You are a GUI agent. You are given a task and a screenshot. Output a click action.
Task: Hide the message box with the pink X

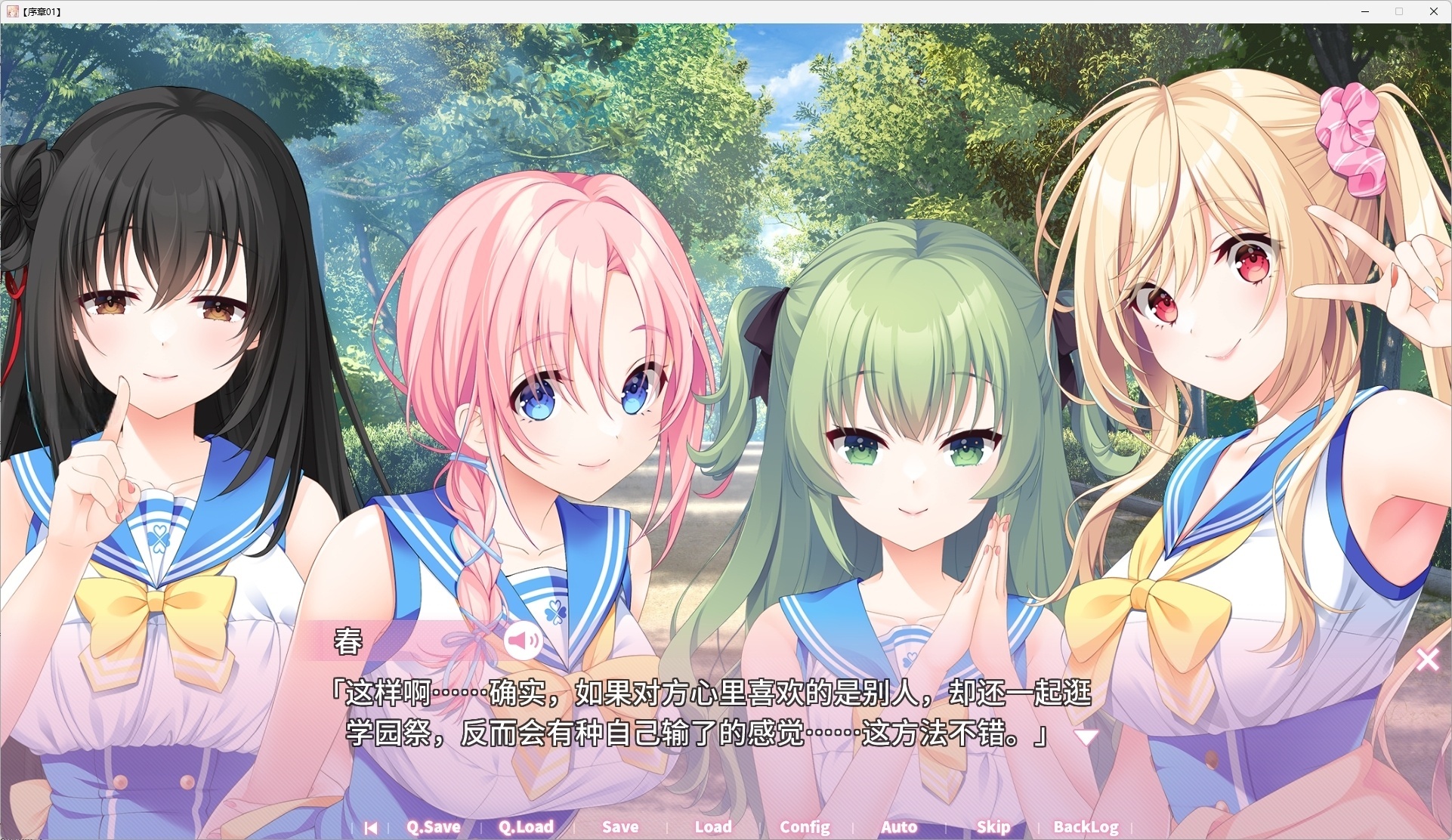pyautogui.click(x=1428, y=659)
